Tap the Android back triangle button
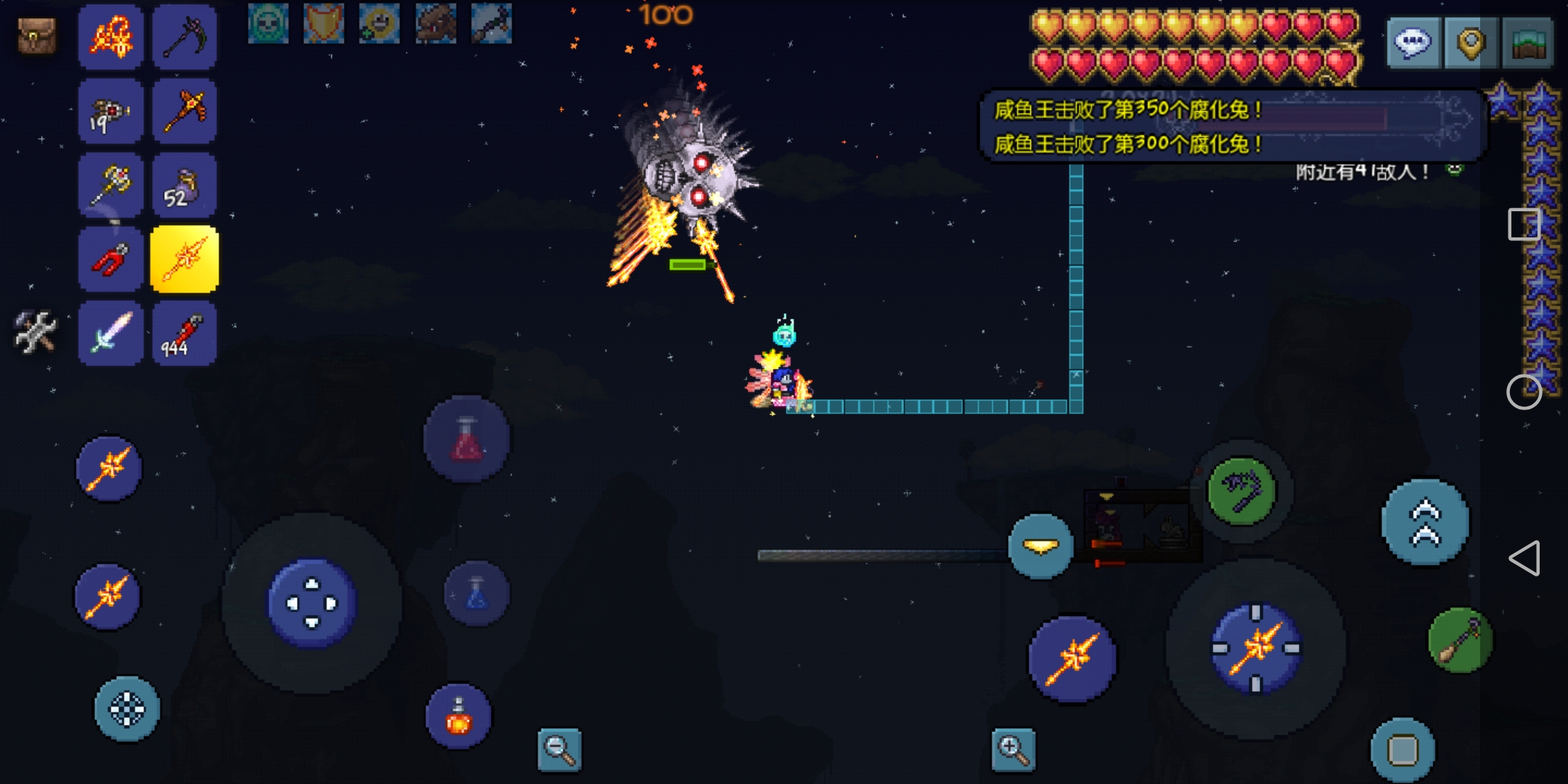1568x784 pixels. coord(1524,558)
